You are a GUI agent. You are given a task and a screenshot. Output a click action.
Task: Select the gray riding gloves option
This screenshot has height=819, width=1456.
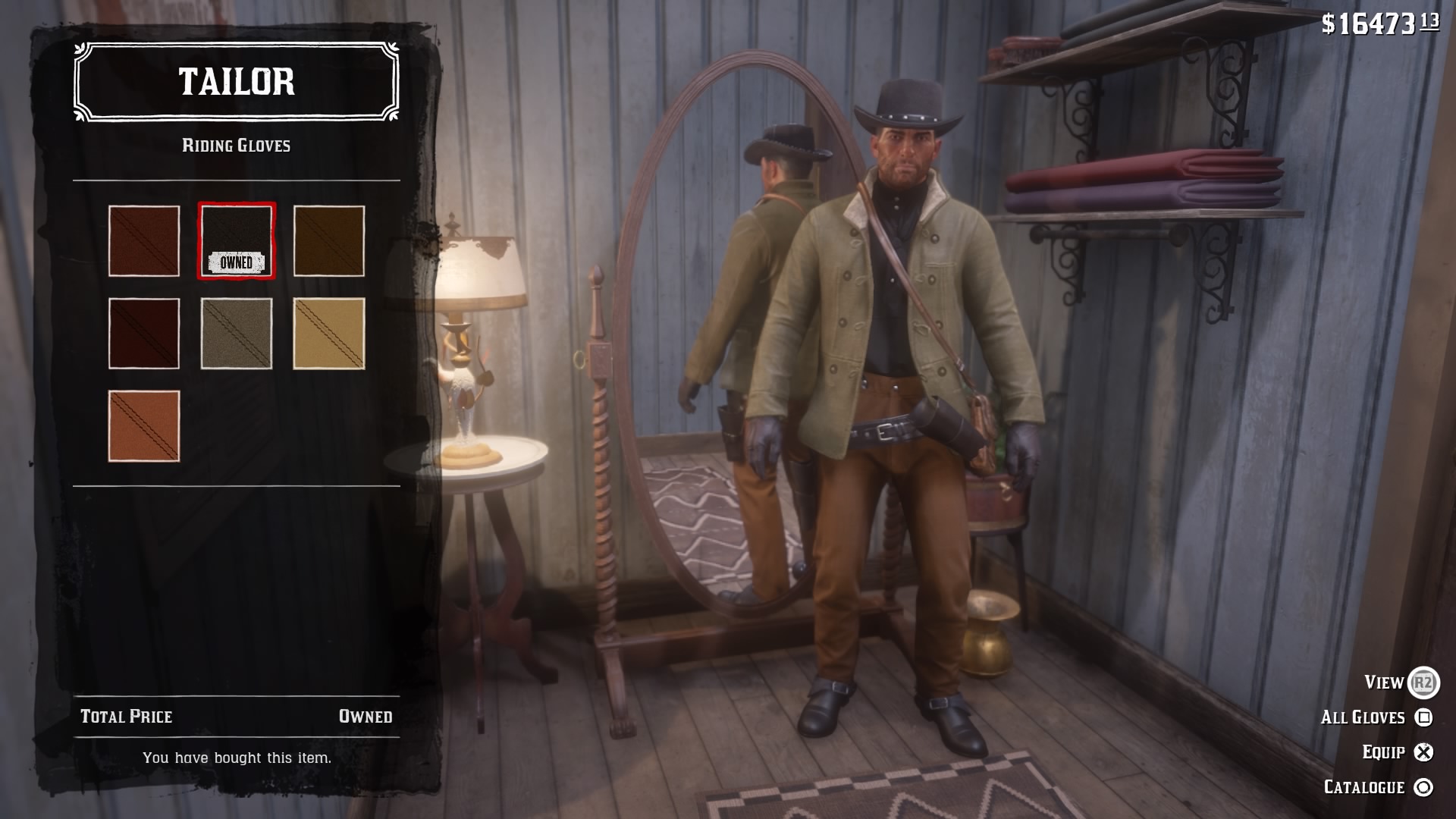click(x=237, y=334)
